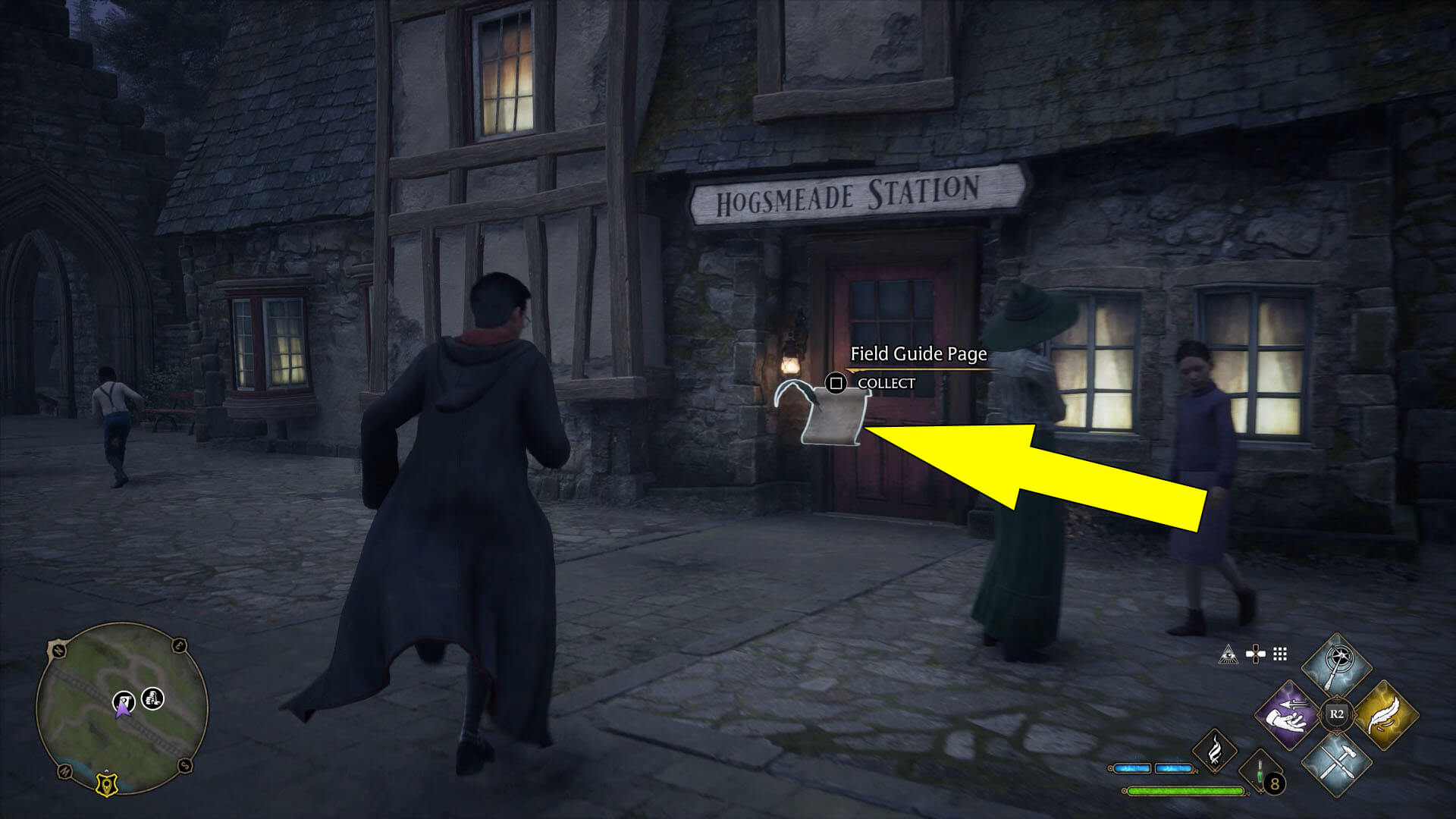
Task: Open the spell set grid icon
Action: (1280, 654)
